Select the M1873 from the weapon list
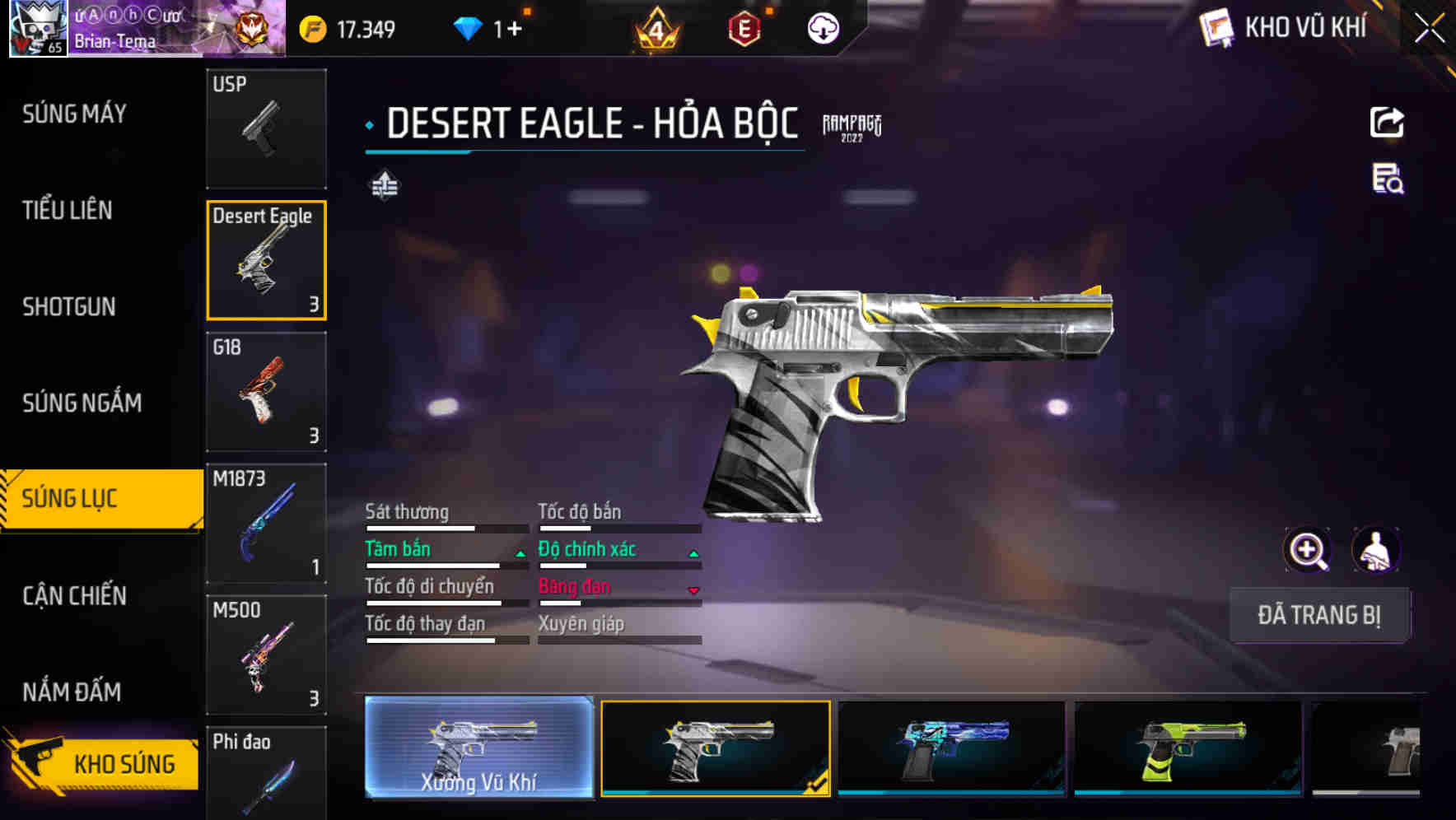This screenshot has height=820, width=1456. pos(267,523)
